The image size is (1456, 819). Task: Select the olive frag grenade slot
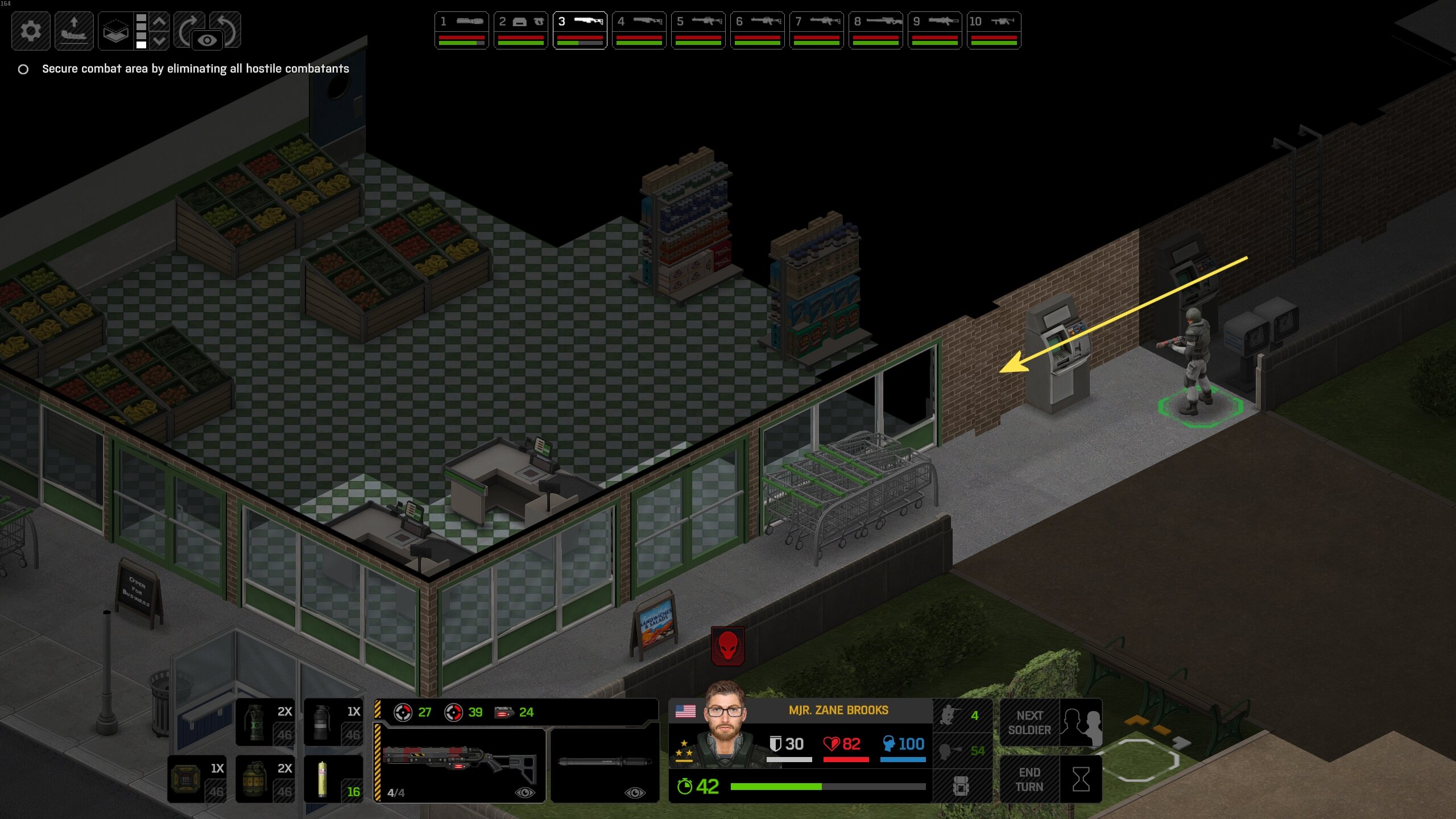[x=265, y=779]
